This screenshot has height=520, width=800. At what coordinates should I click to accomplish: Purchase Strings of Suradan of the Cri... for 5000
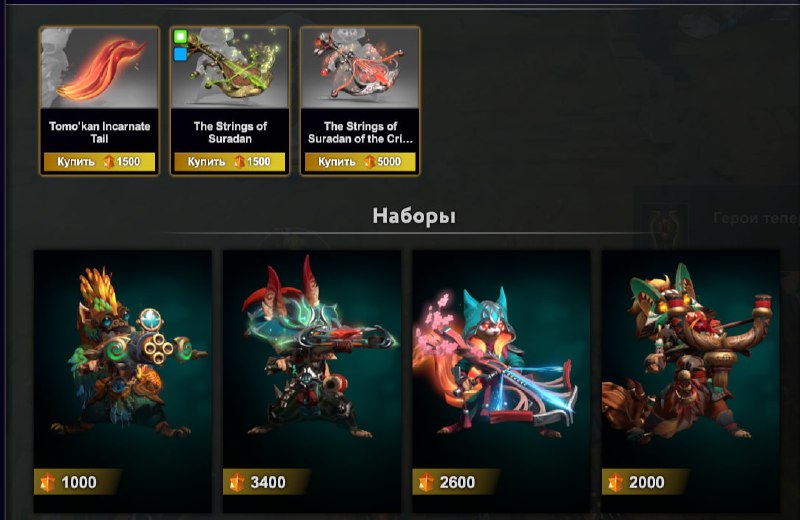pos(359,162)
